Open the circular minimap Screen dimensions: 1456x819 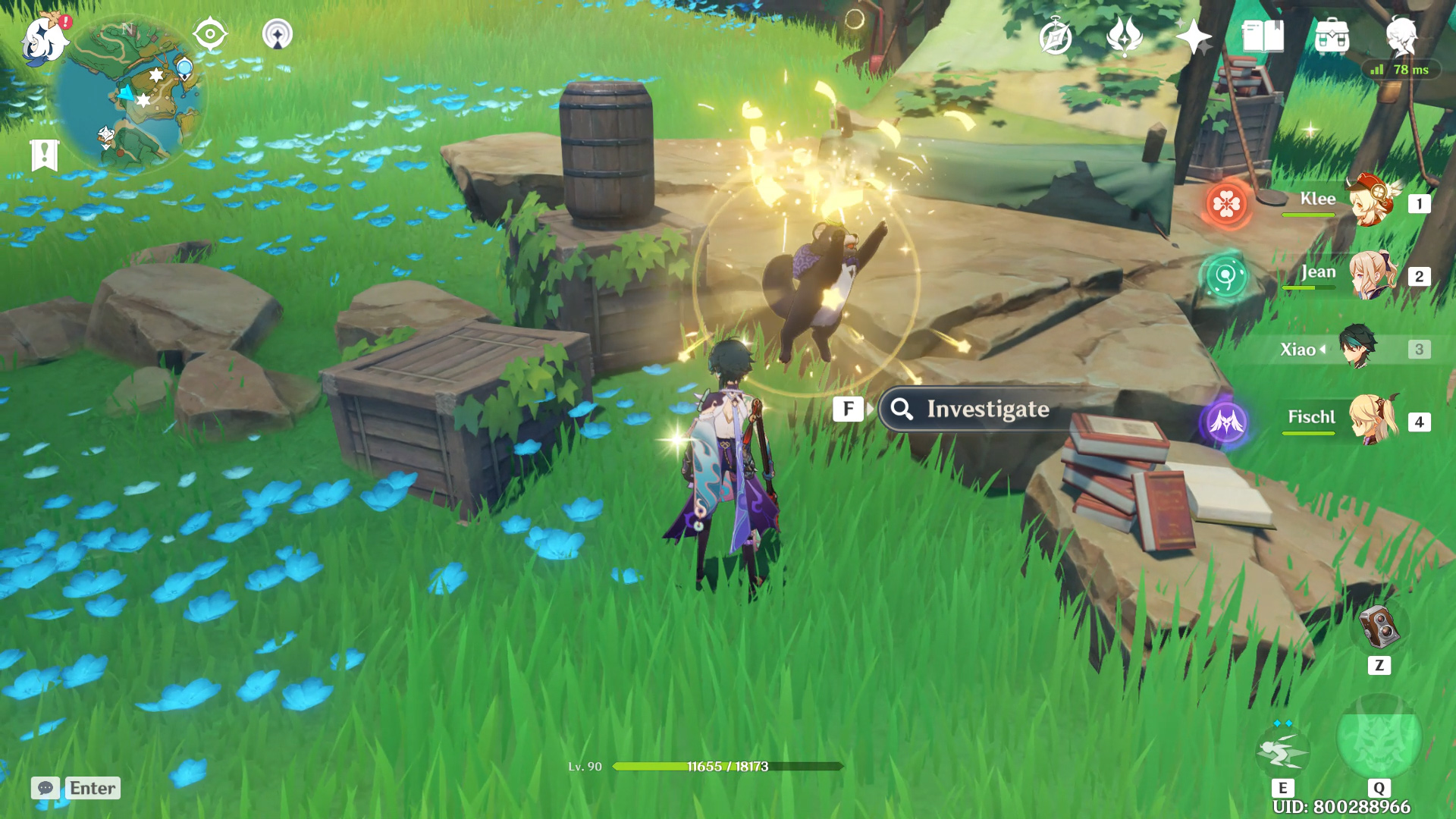129,95
